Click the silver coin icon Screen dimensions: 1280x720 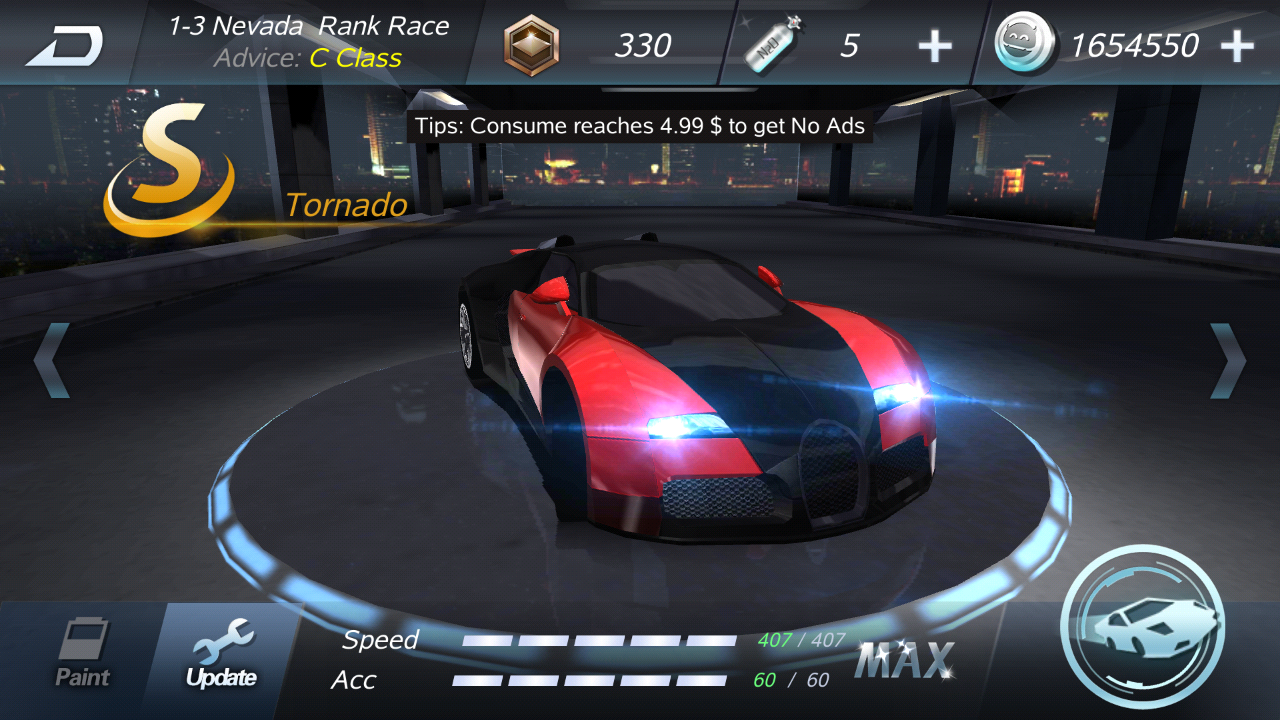[1025, 44]
